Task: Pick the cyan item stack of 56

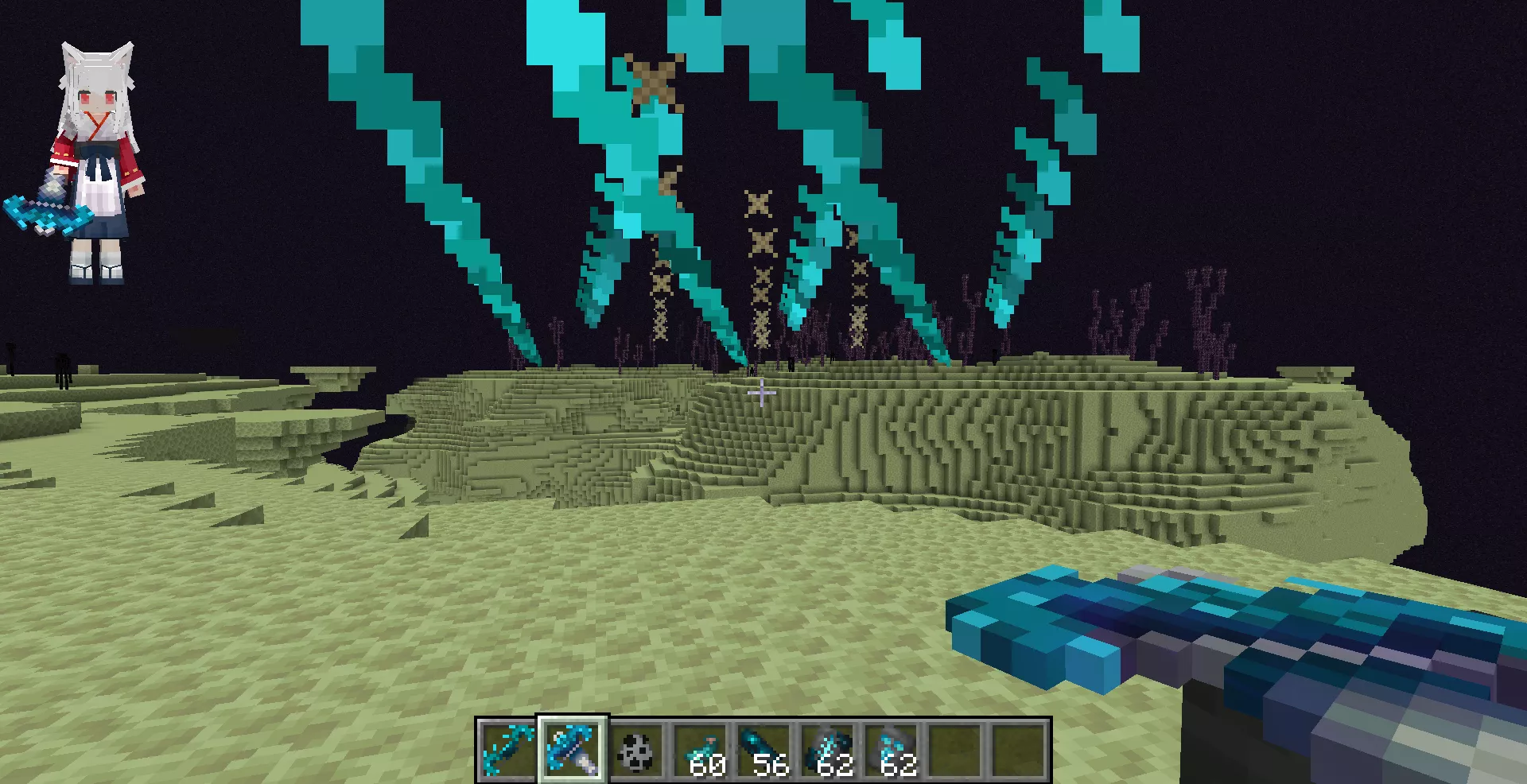Action: click(x=763, y=750)
